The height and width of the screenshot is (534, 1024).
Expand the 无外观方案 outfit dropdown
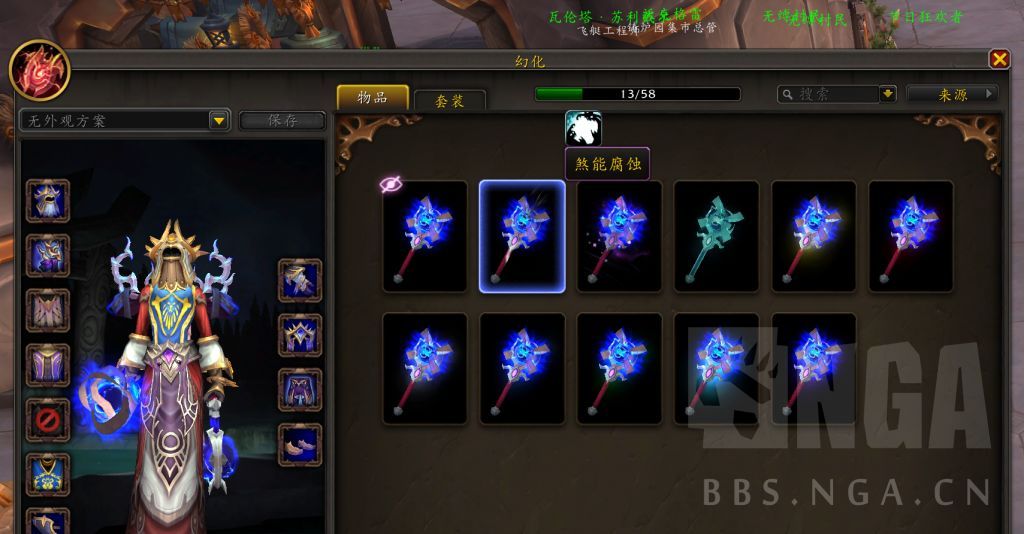(219, 121)
